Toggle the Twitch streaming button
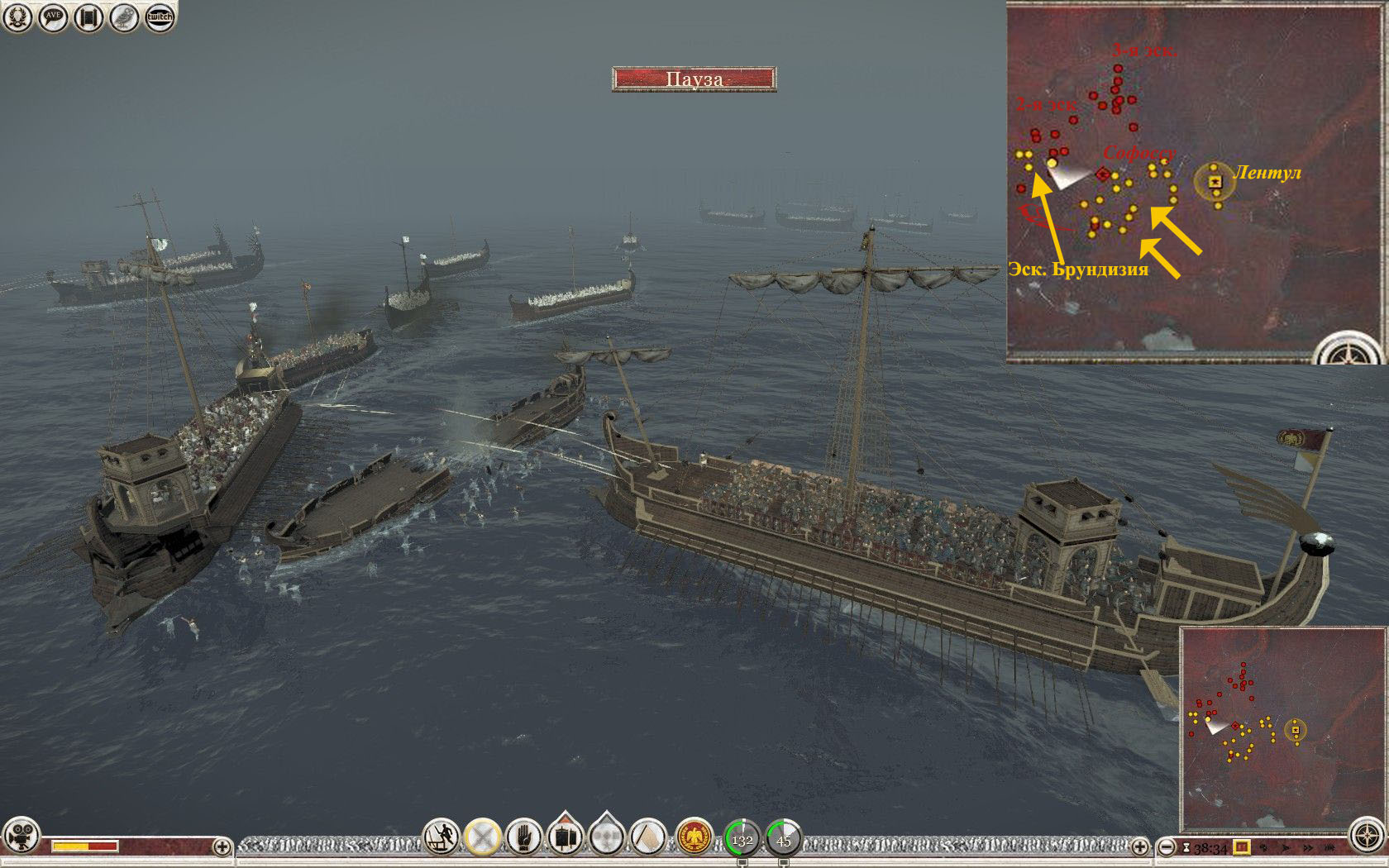Screen dimensions: 1389x868 [160, 17]
